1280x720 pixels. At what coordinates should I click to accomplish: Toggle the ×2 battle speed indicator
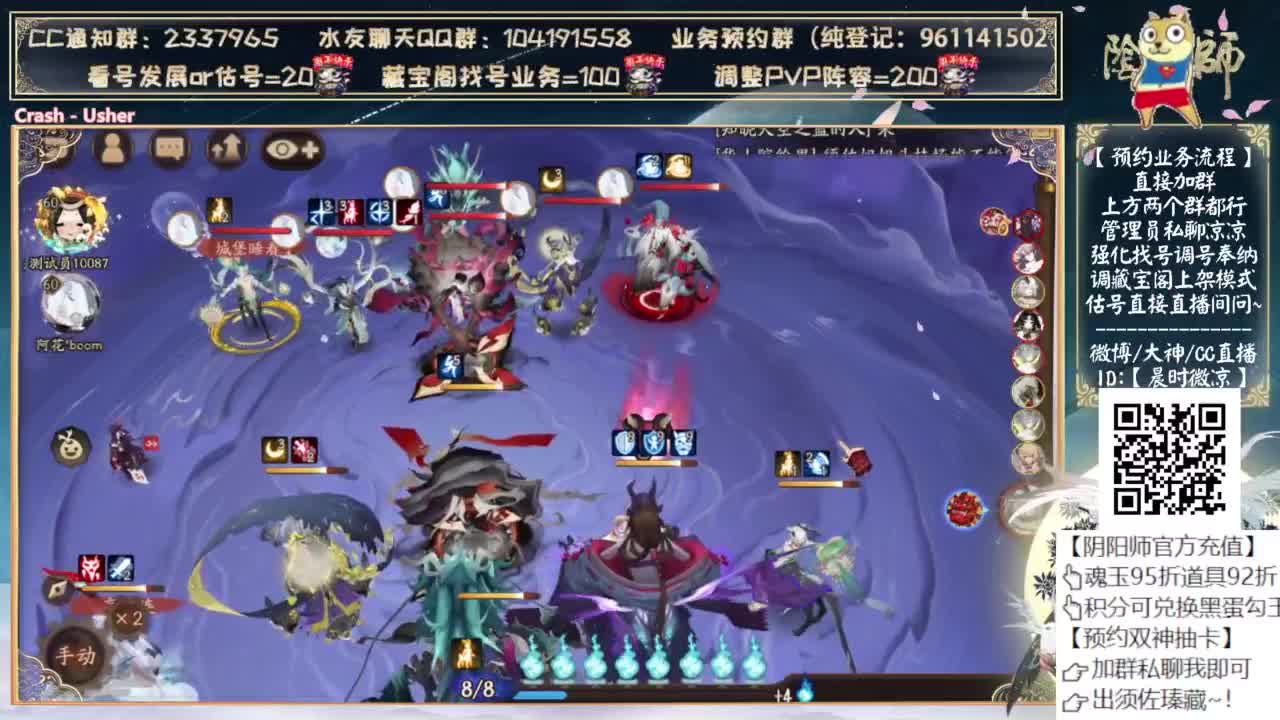pyautogui.click(x=128, y=618)
